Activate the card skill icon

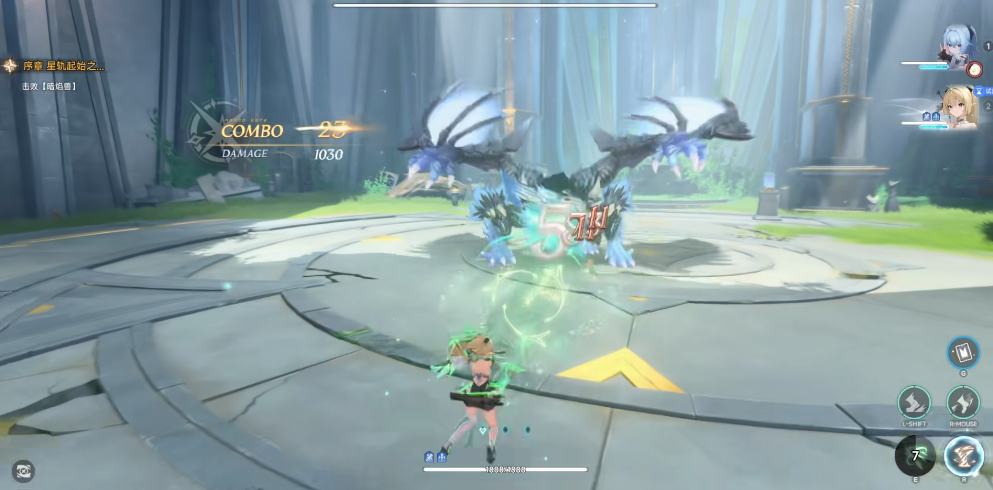pyautogui.click(x=963, y=353)
